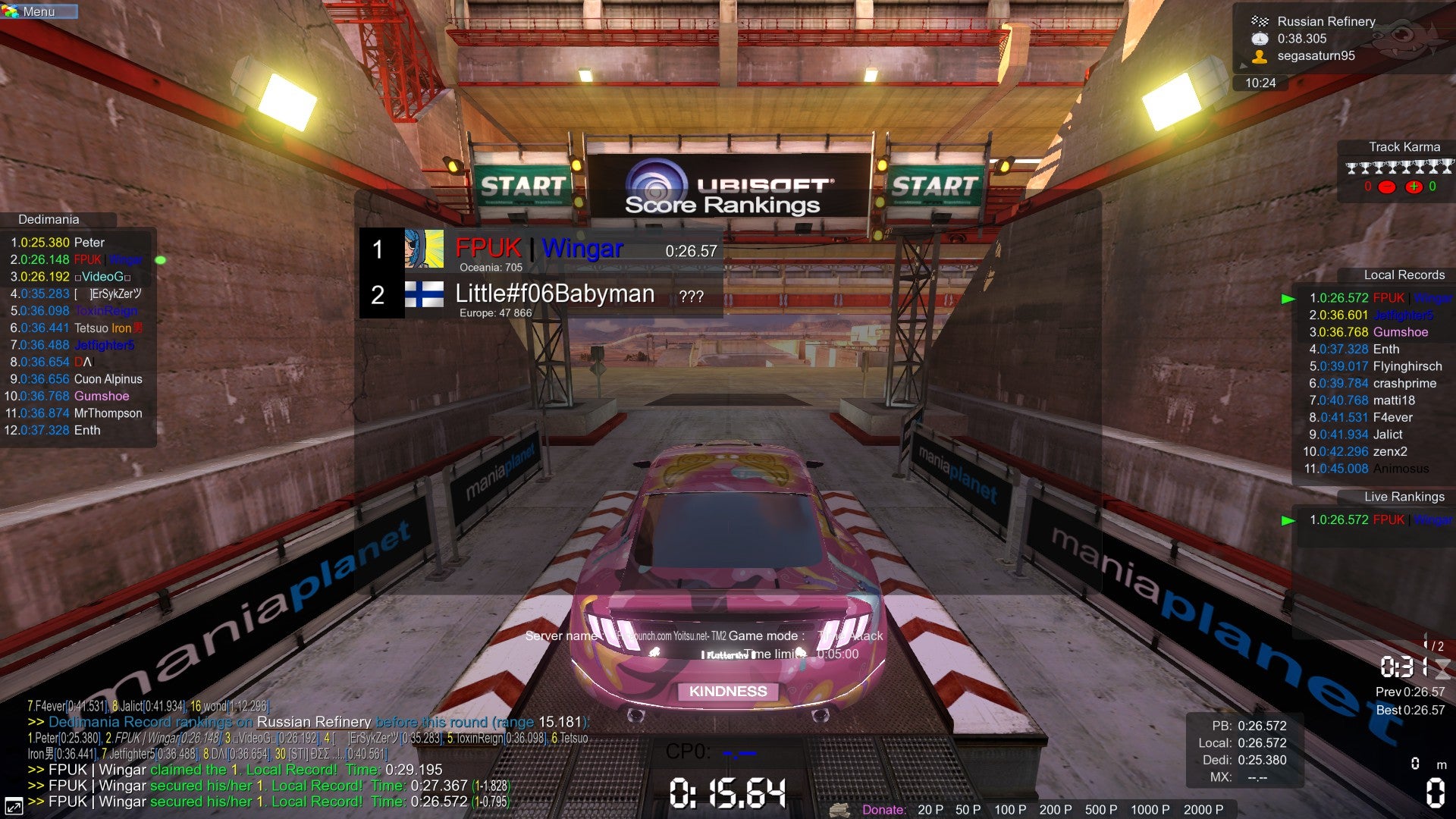Click the clock icon next to 0:38.305
This screenshot has height=819, width=1456.
pos(1260,39)
